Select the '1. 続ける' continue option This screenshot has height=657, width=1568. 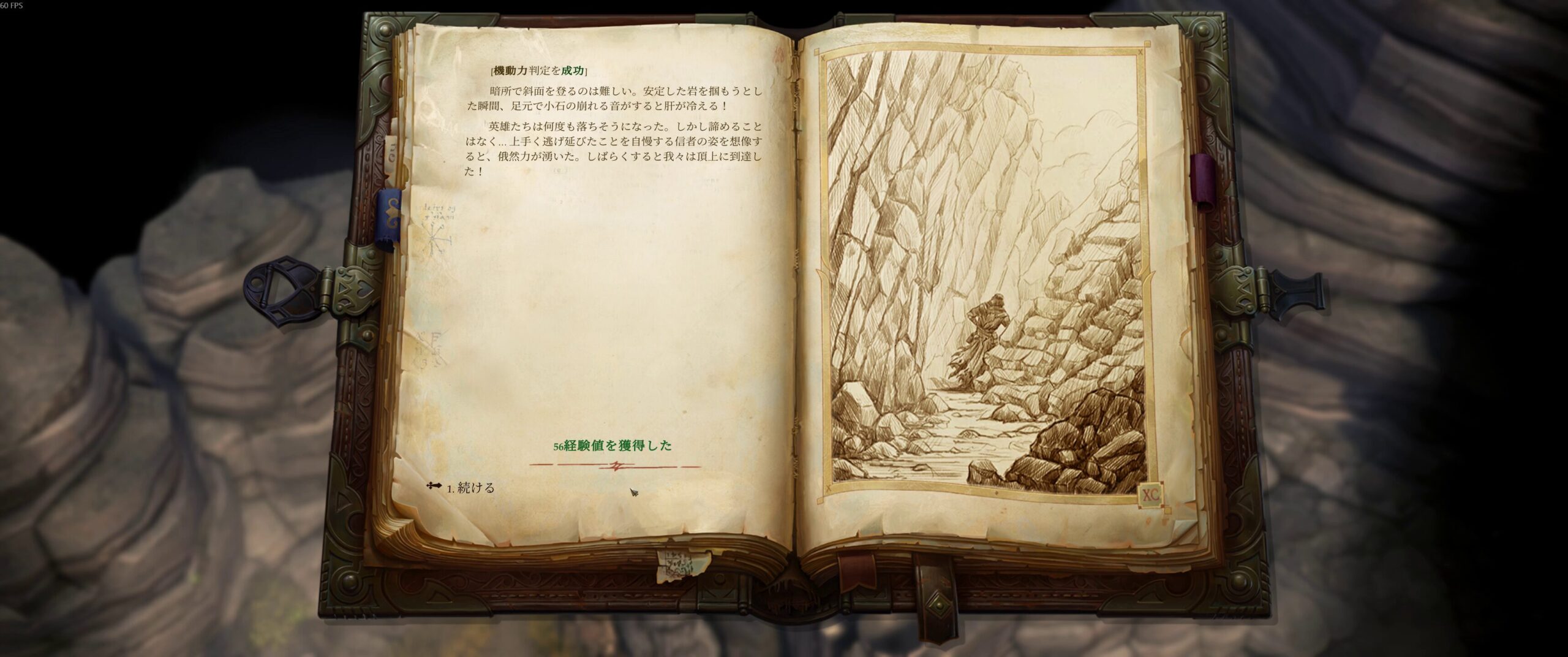pos(472,490)
